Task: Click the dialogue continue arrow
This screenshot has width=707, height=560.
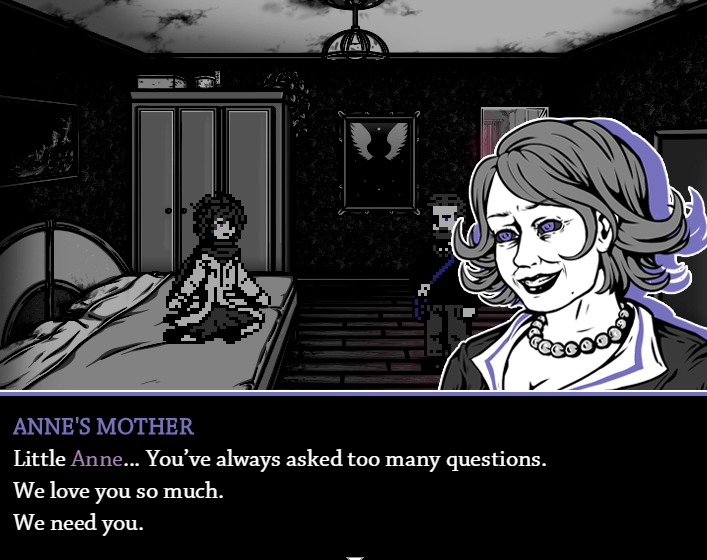Action: 353,556
